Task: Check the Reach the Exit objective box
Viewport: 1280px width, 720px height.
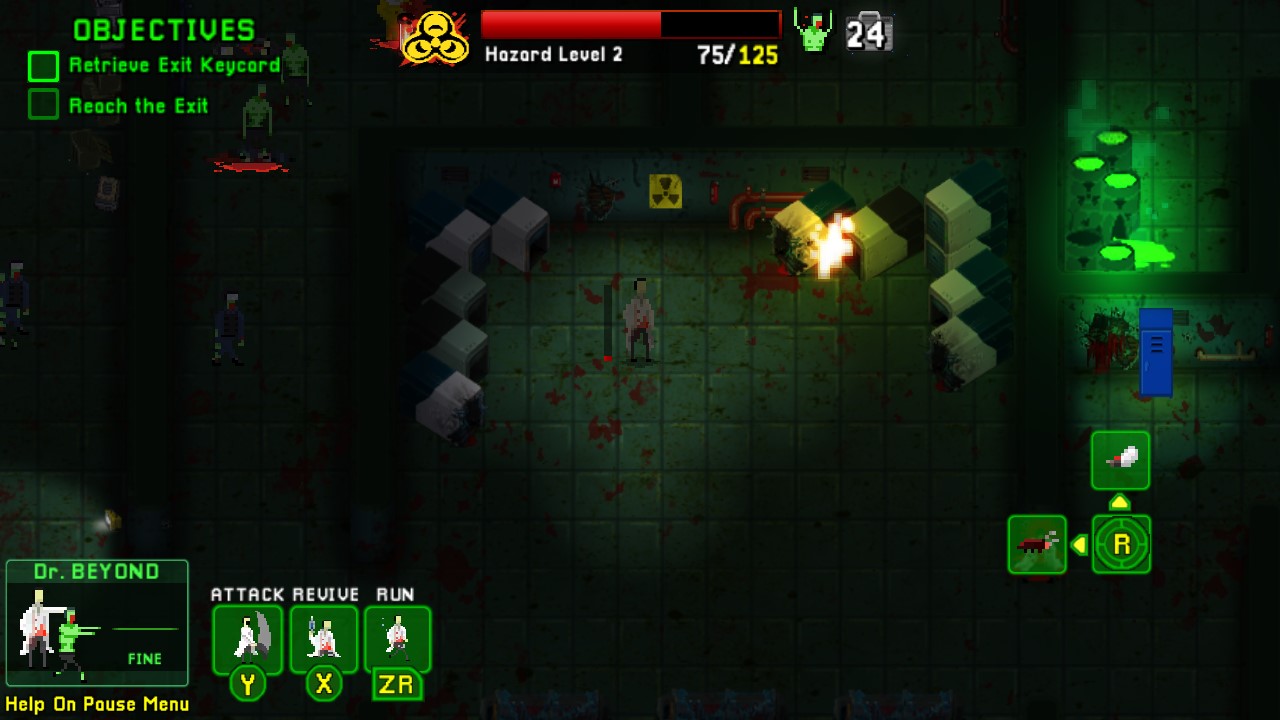Action: (42, 105)
